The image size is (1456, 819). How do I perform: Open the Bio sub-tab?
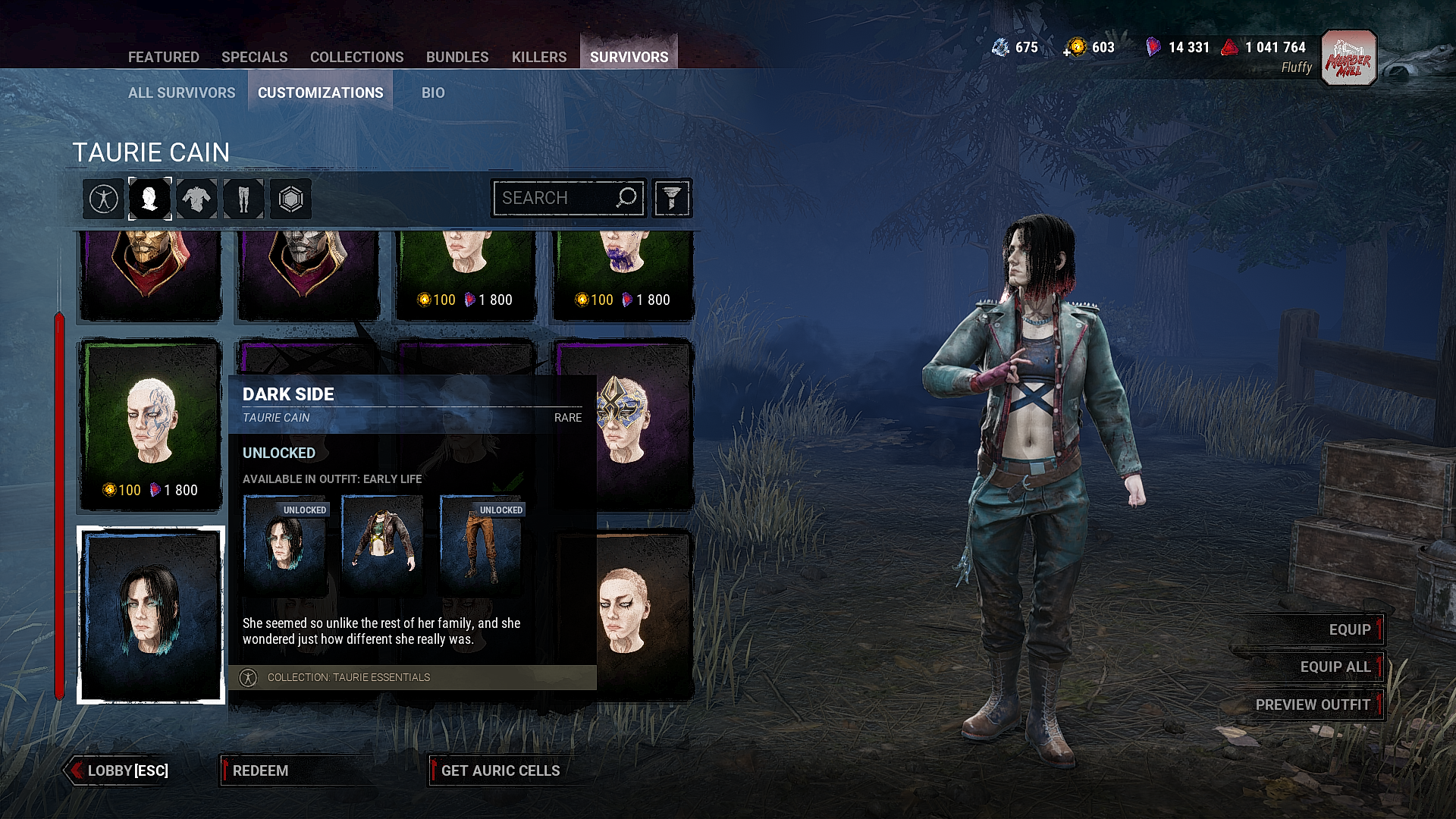[x=433, y=93]
